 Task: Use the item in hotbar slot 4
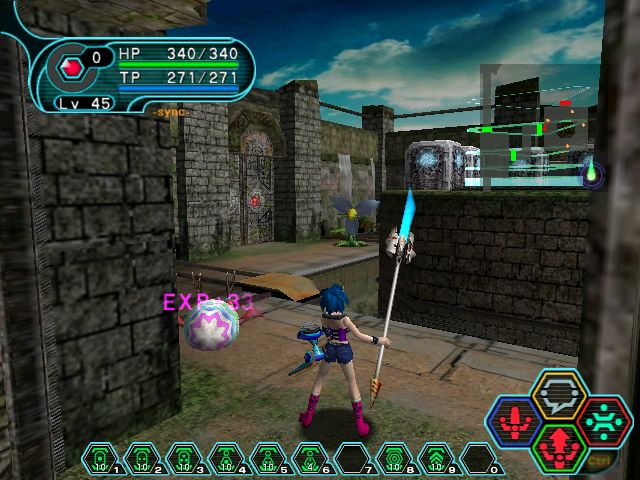coord(228,460)
